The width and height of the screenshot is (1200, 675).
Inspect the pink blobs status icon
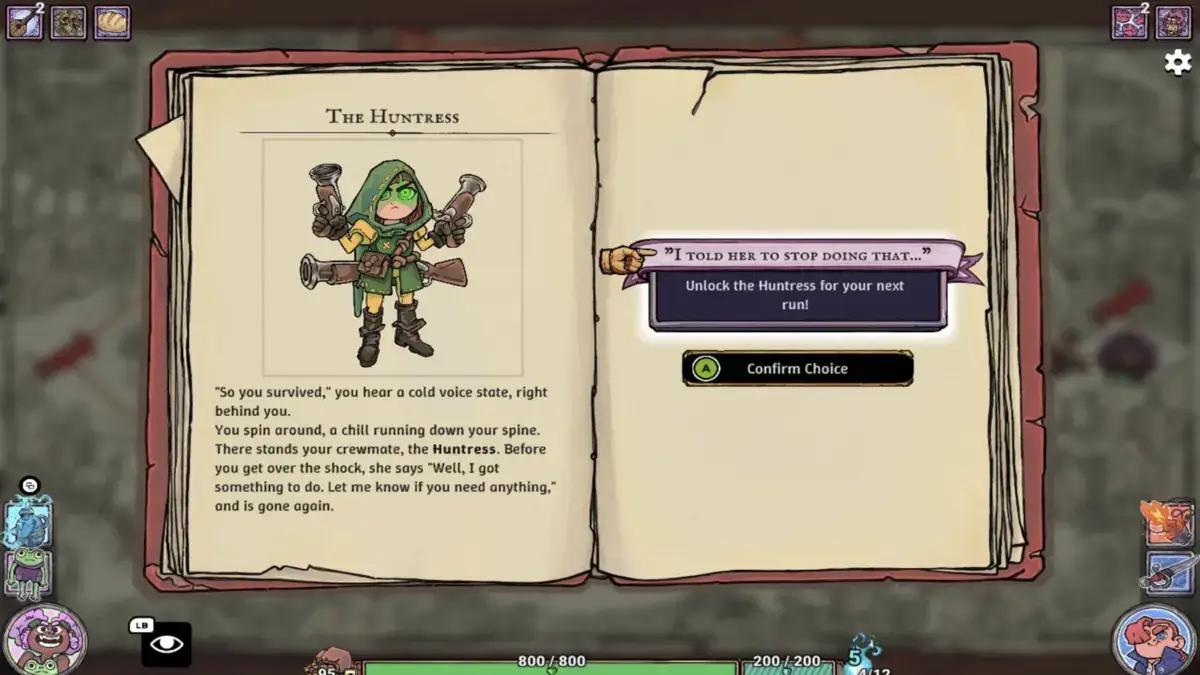click(1129, 22)
